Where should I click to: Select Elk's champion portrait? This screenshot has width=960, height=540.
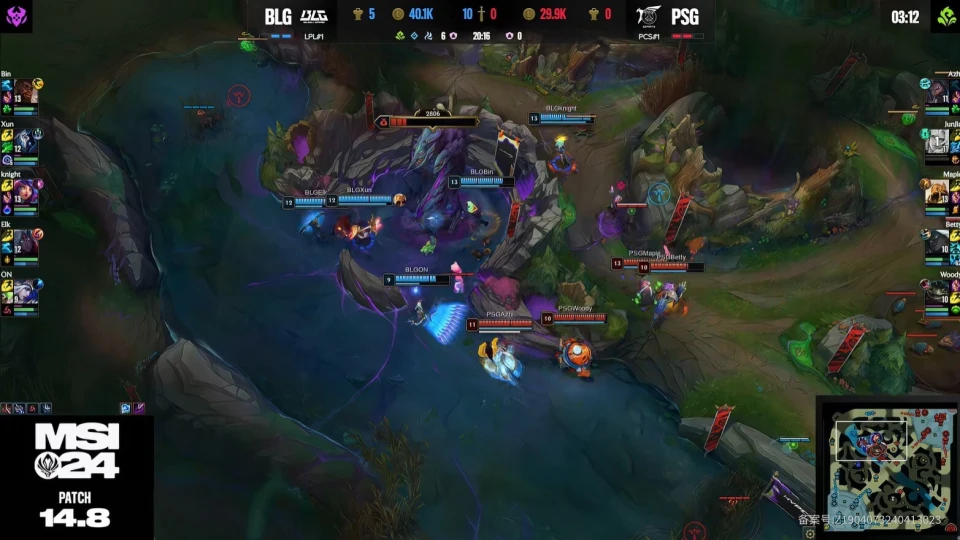25,242
